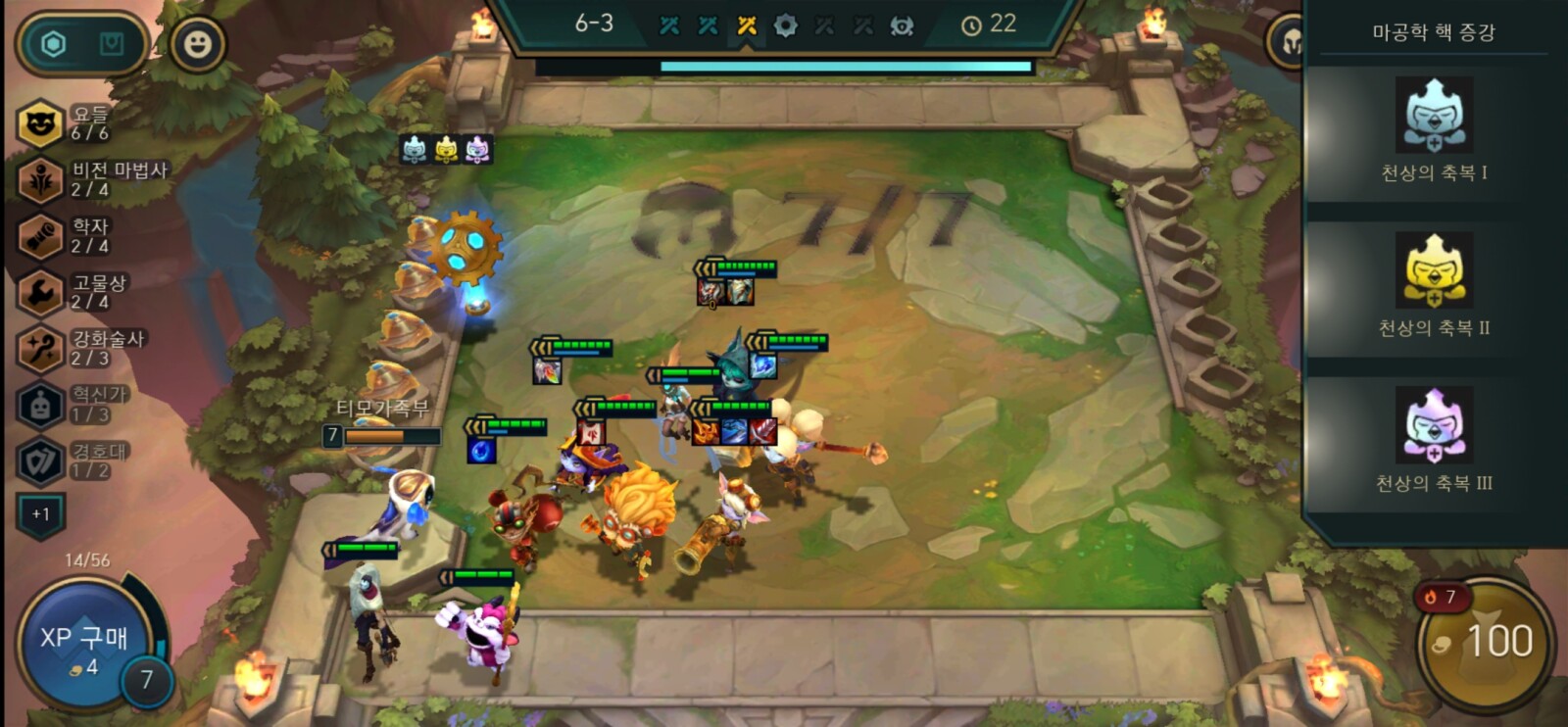1568x727 pixels.
Task: Show the 경호대 trait details
Action: point(41,460)
